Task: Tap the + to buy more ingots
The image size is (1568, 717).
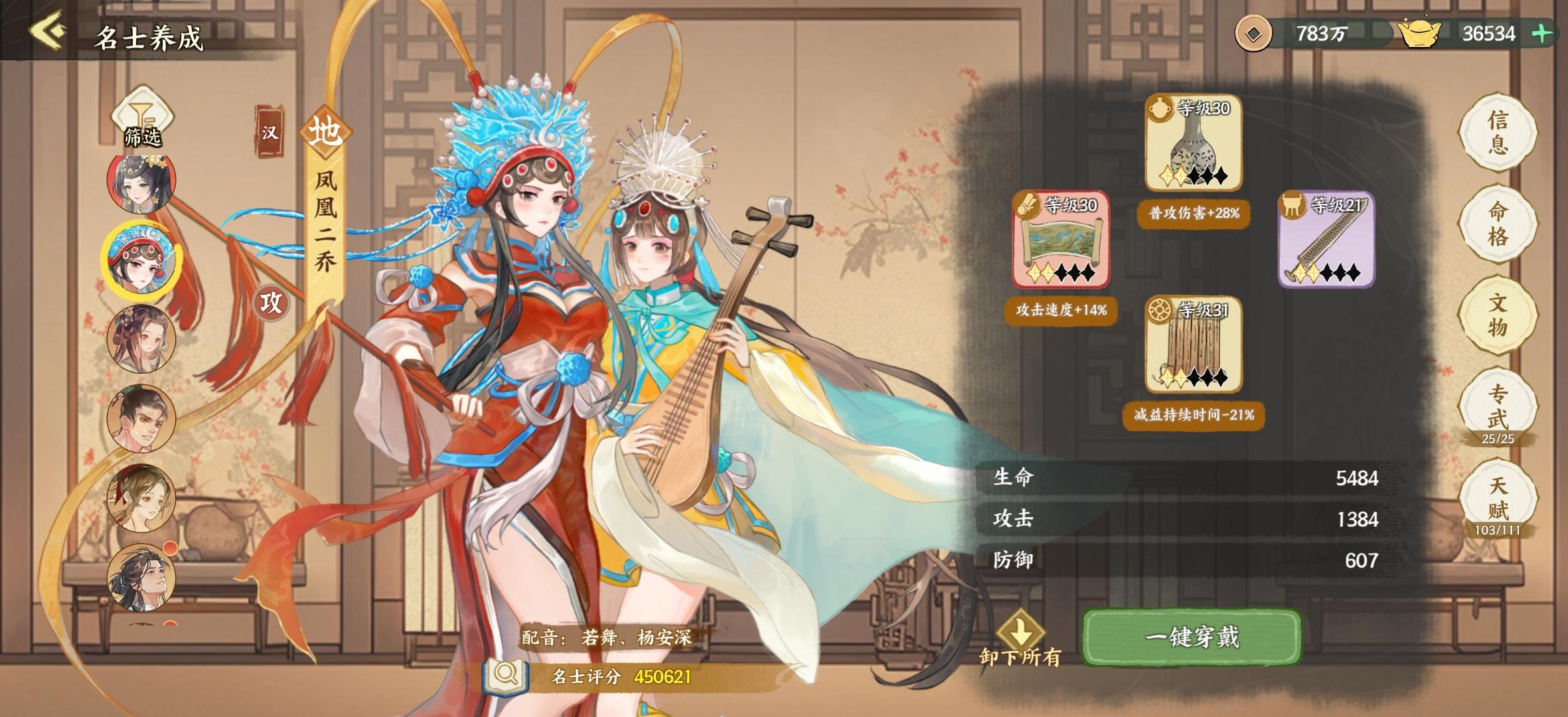Action: (1551, 34)
